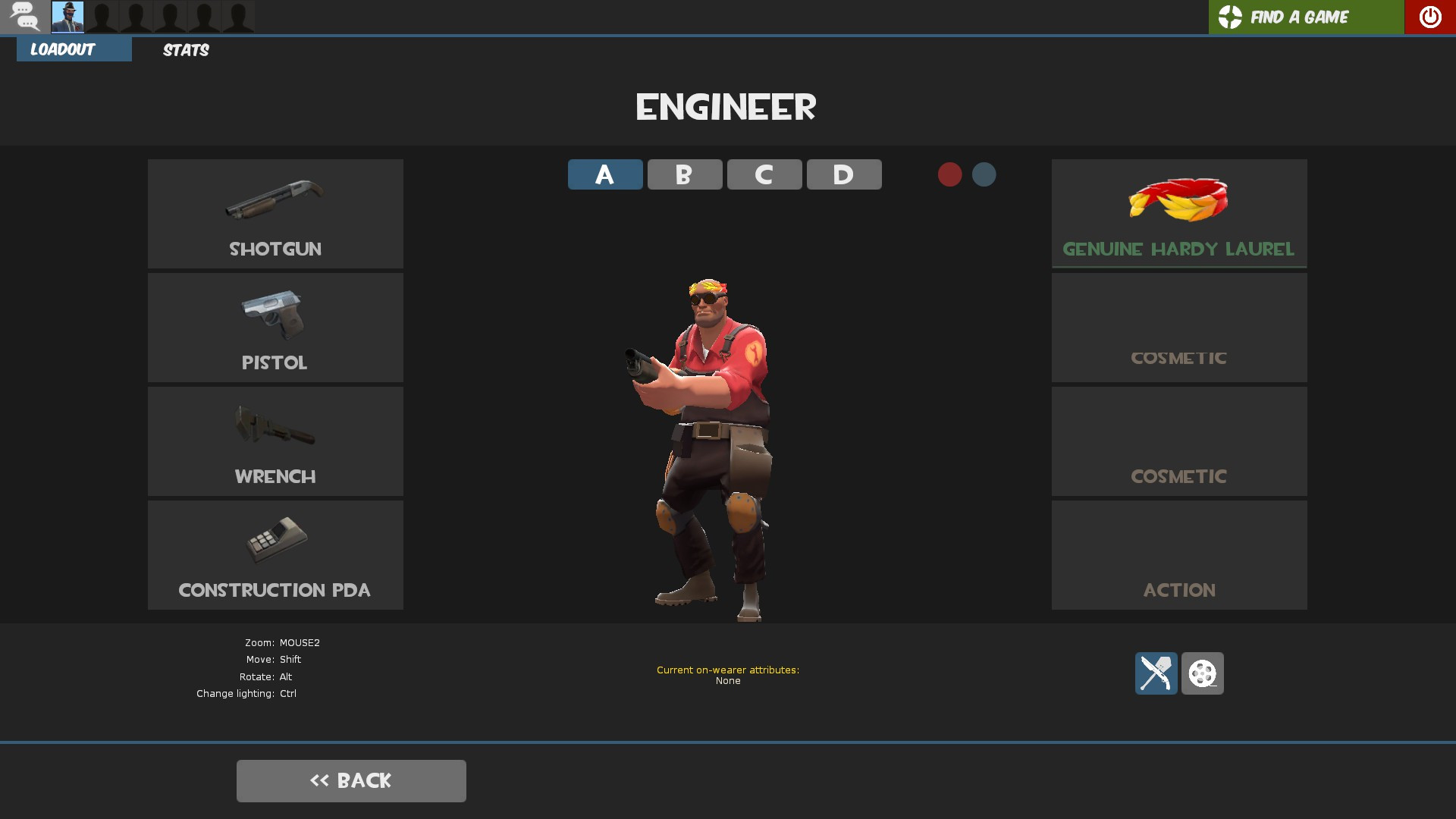Click the film reel taunt icon
The image size is (1456, 819).
pyautogui.click(x=1203, y=673)
